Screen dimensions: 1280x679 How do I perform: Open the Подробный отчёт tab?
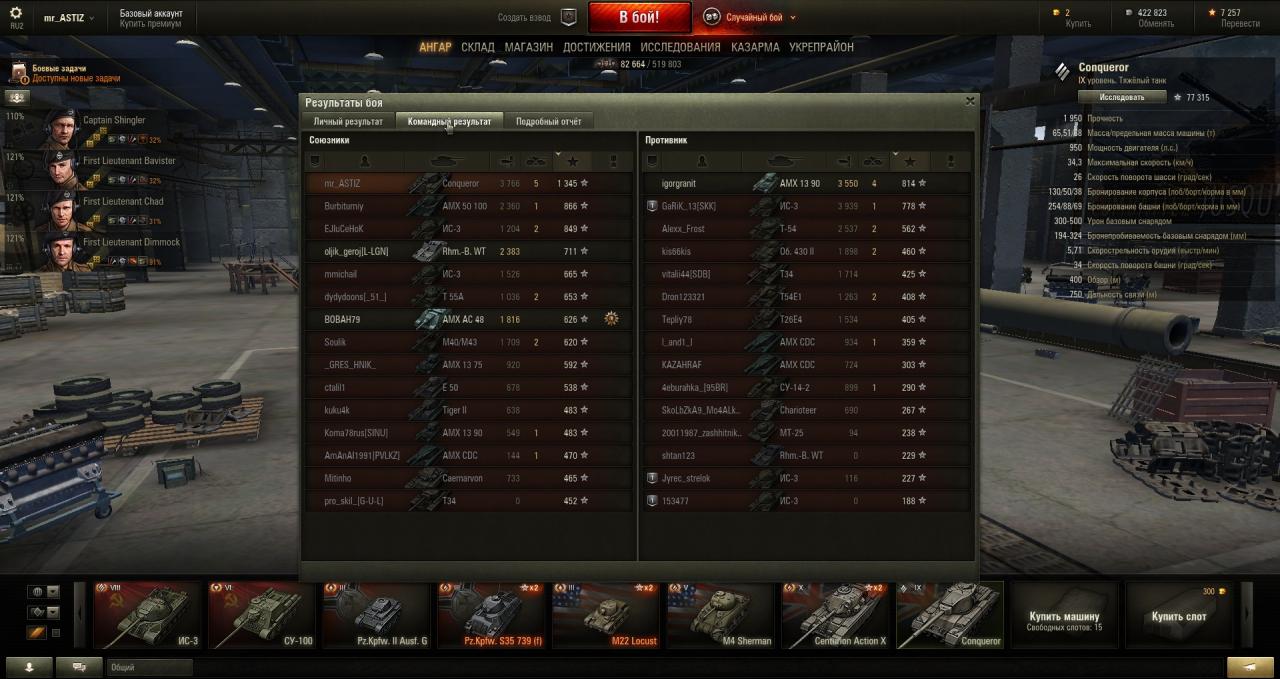[x=548, y=121]
